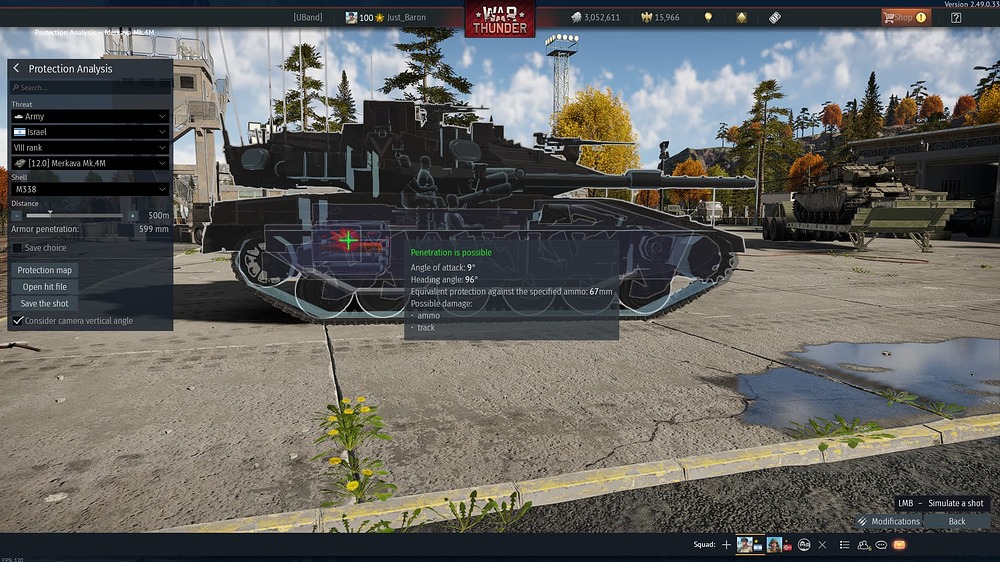Image resolution: width=1000 pixels, height=562 pixels.
Task: Open the Shop
Action: pyautogui.click(x=904, y=17)
